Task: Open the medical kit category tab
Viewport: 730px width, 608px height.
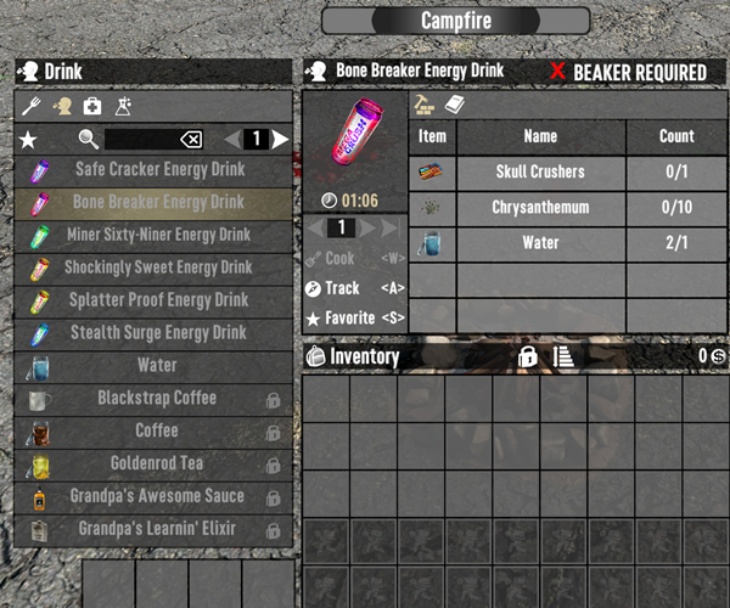Action: [91, 106]
